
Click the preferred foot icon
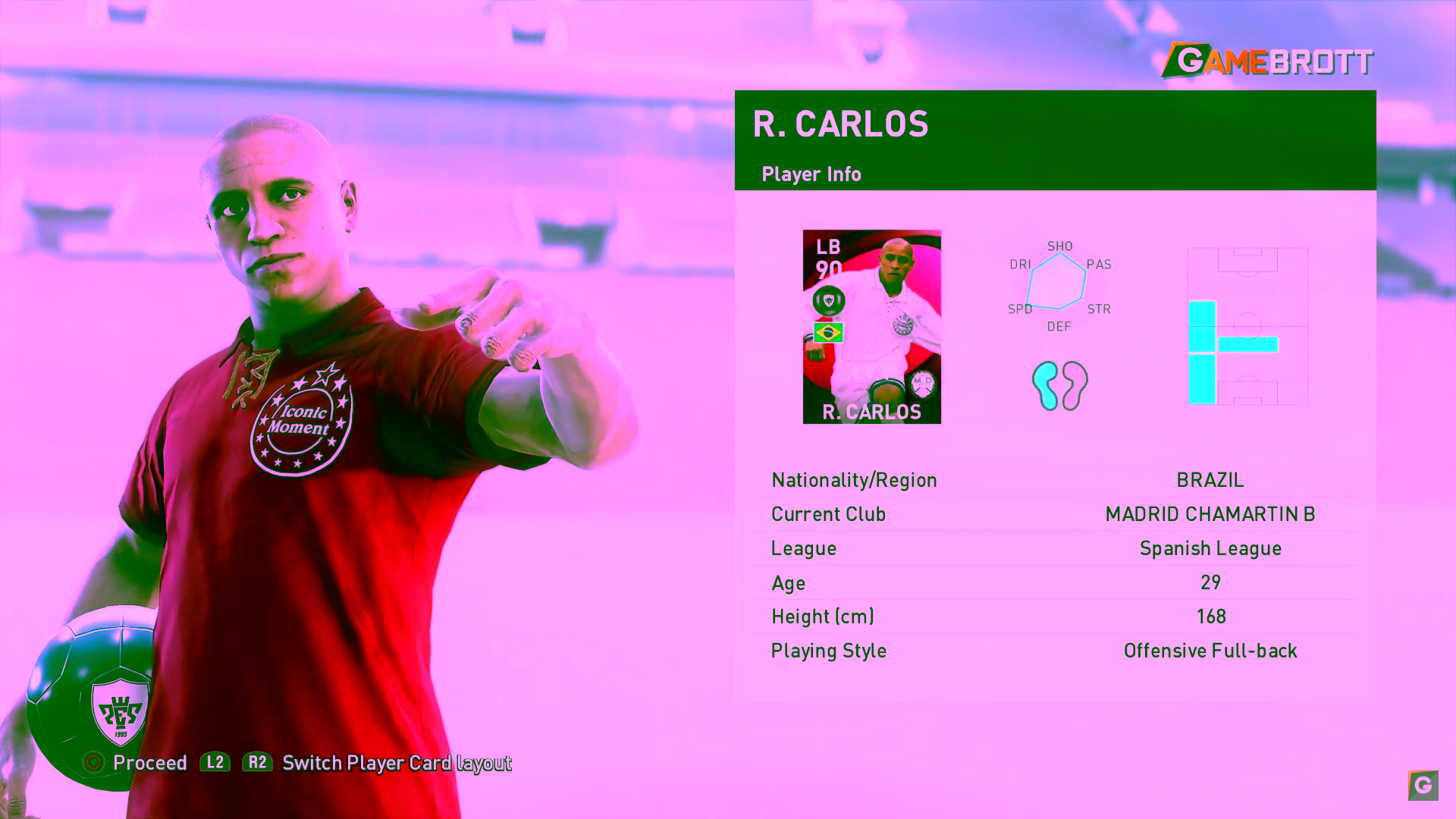[1059, 385]
